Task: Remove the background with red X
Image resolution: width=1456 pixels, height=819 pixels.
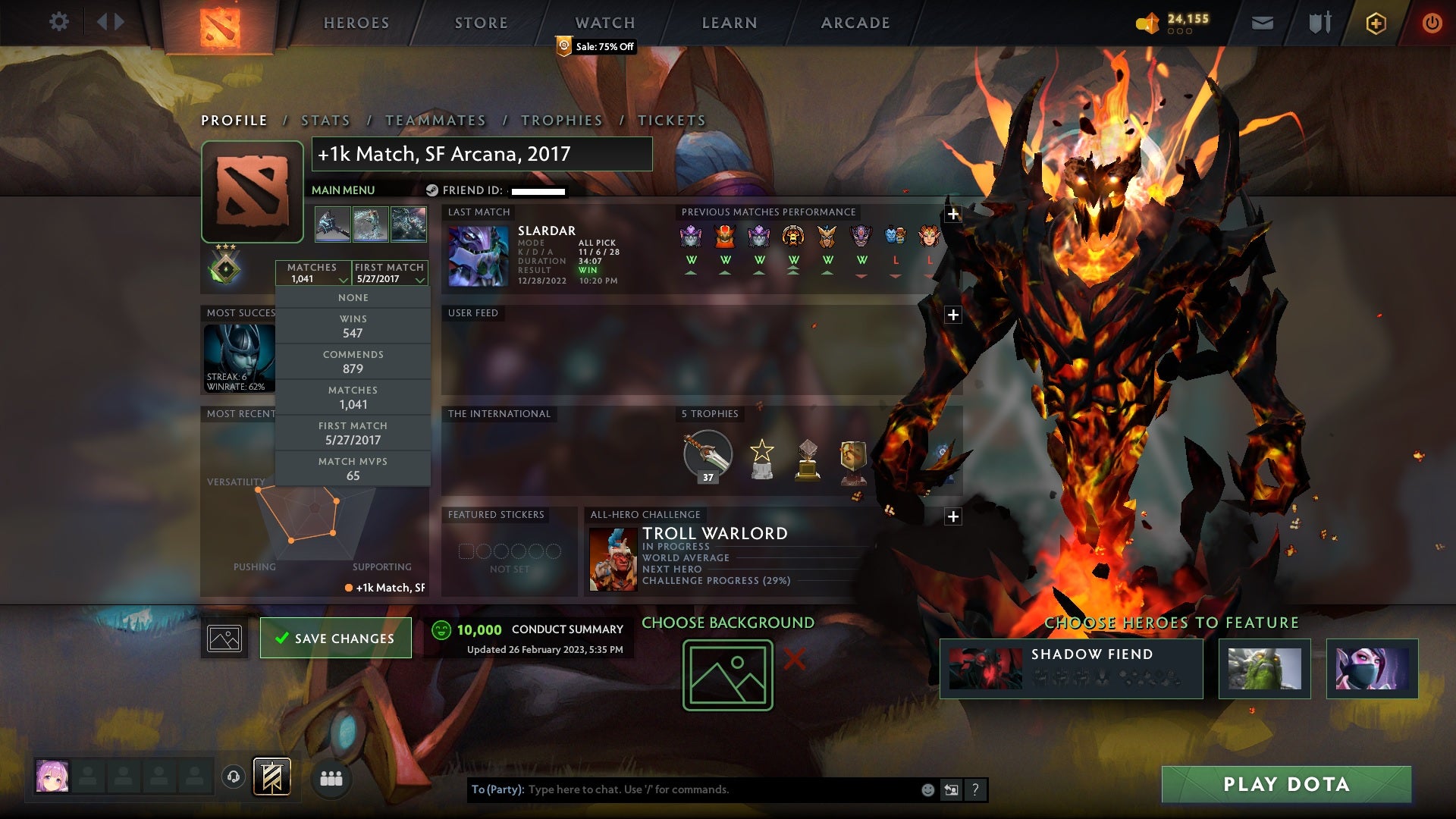Action: click(794, 659)
